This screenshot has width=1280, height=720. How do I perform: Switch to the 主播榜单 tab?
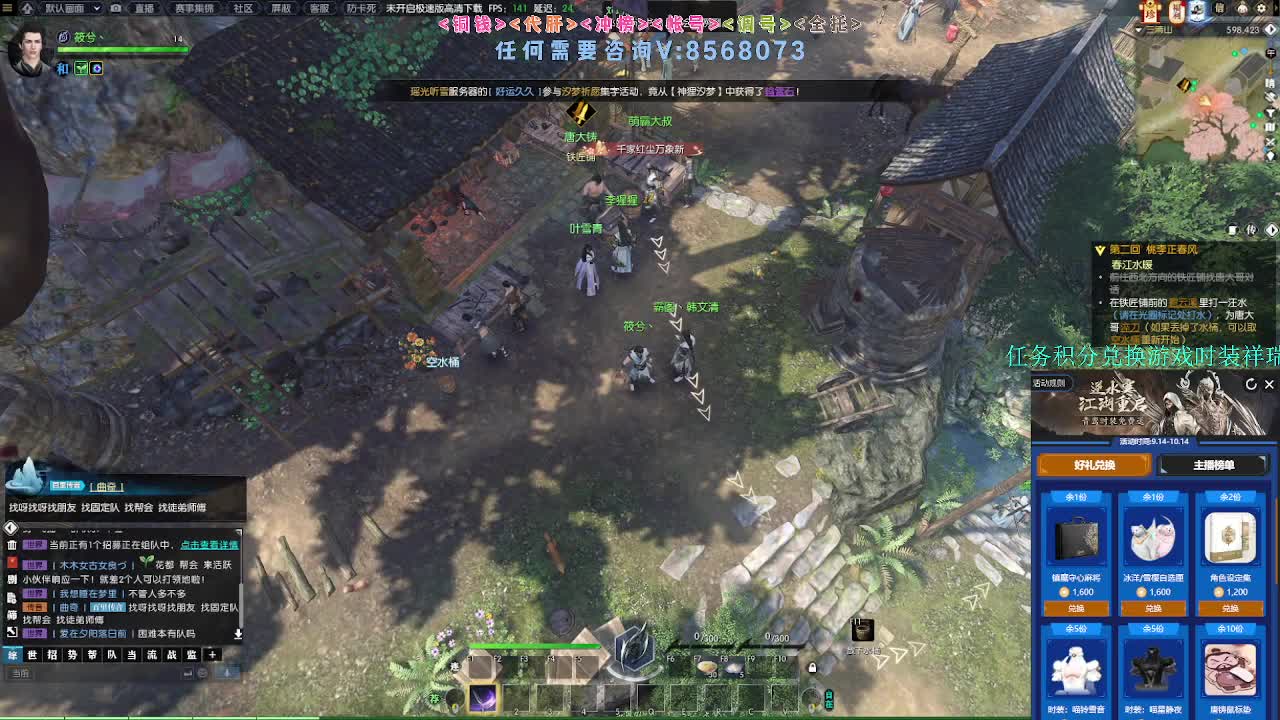(1216, 465)
